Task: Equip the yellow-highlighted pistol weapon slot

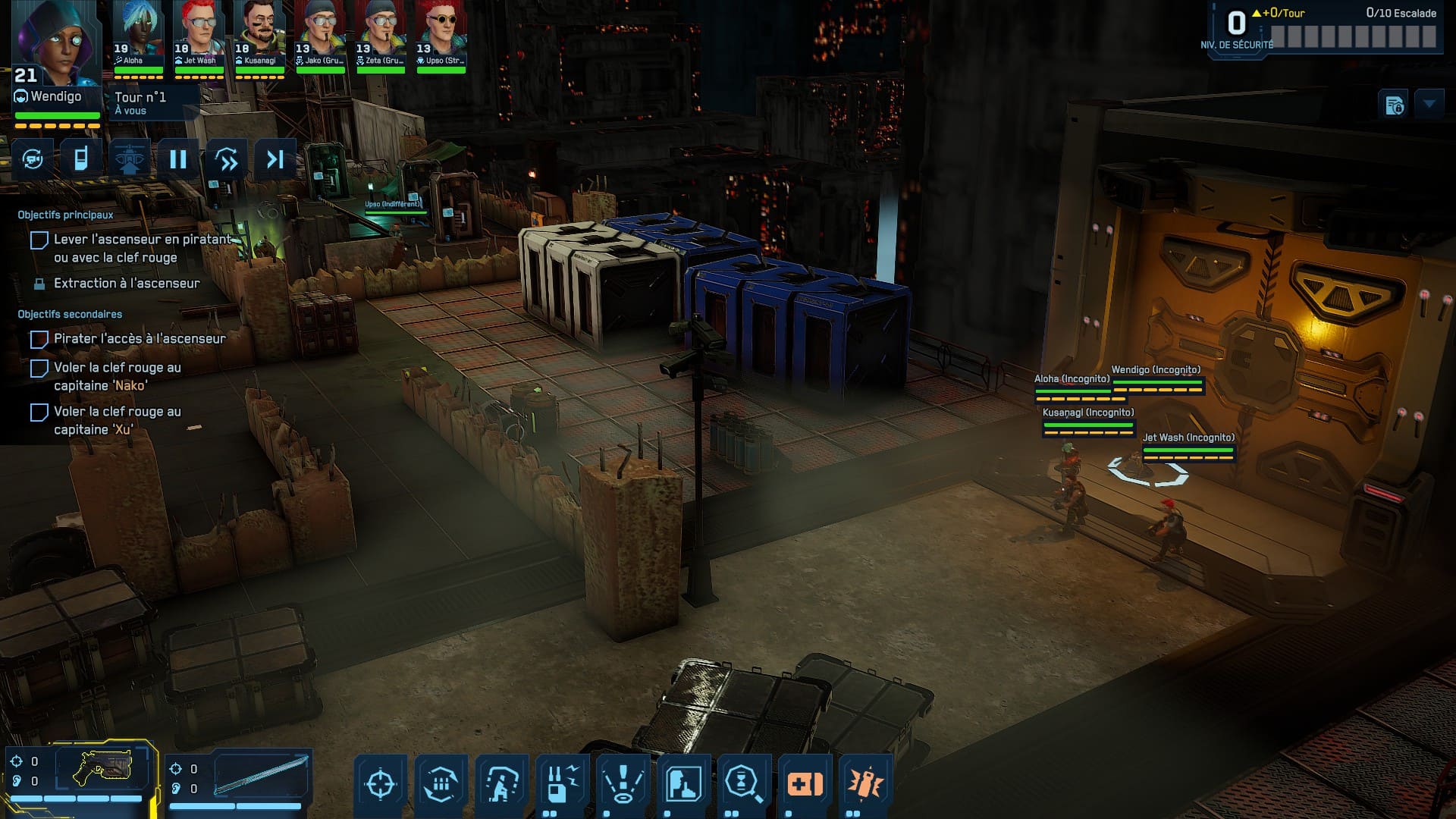Action: (x=102, y=769)
